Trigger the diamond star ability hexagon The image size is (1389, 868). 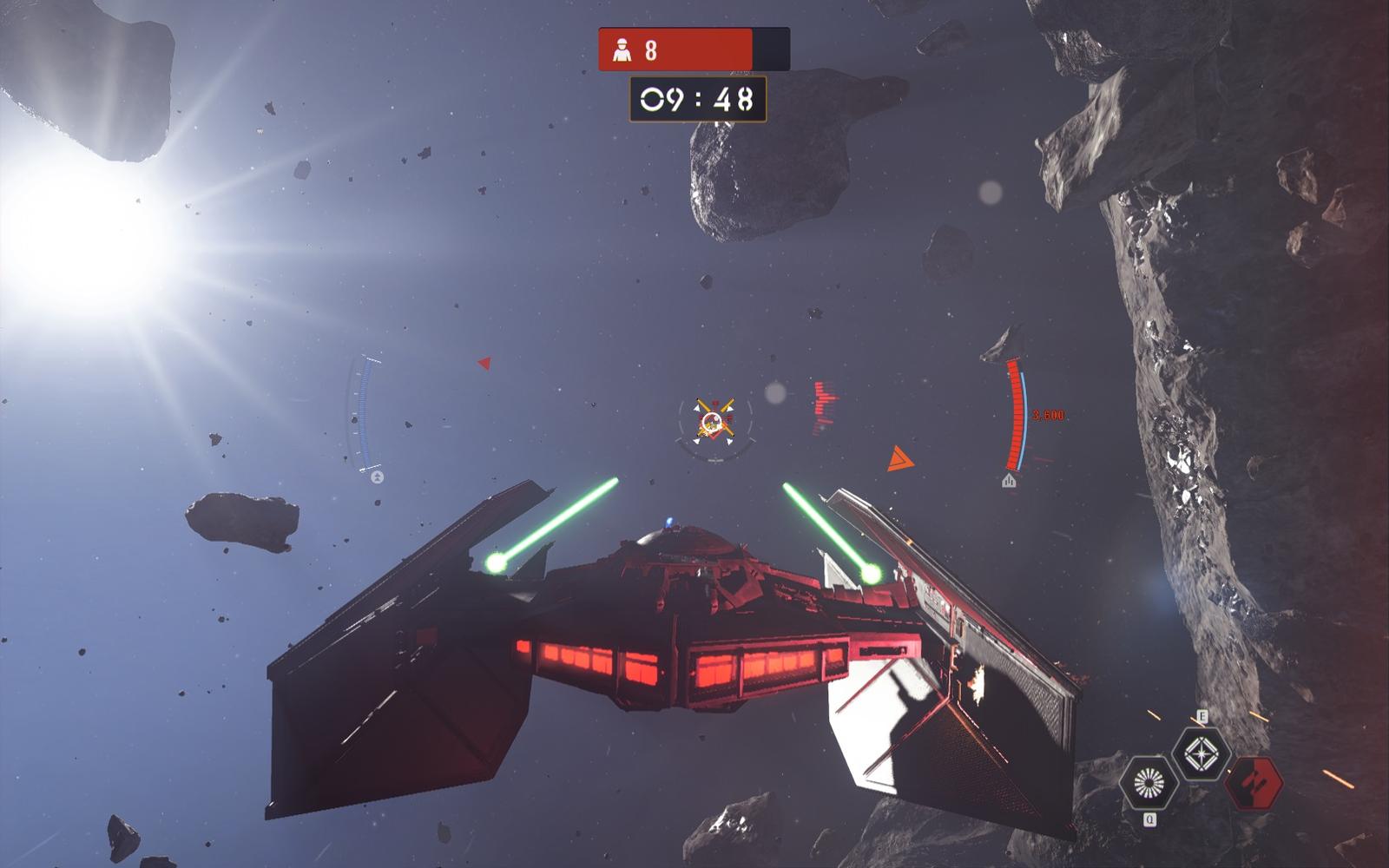(1201, 753)
